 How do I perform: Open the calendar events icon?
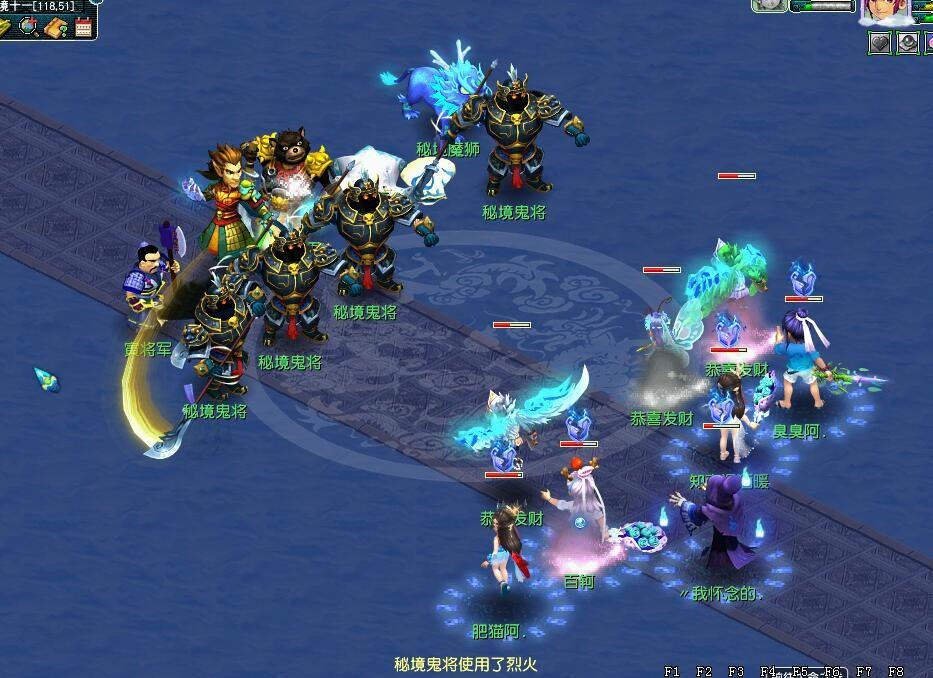83,27
